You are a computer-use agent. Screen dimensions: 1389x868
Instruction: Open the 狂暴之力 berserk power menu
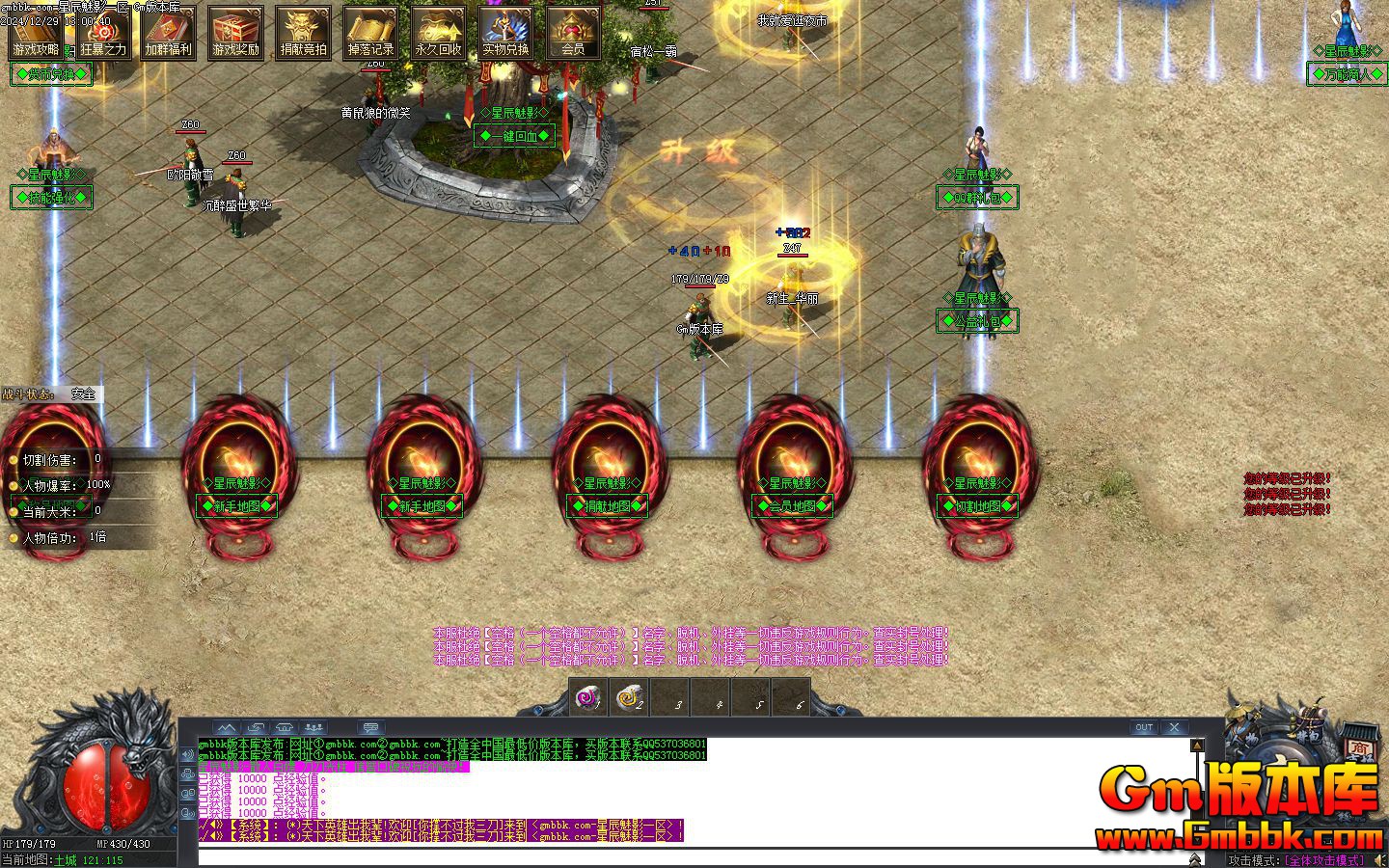[102, 33]
